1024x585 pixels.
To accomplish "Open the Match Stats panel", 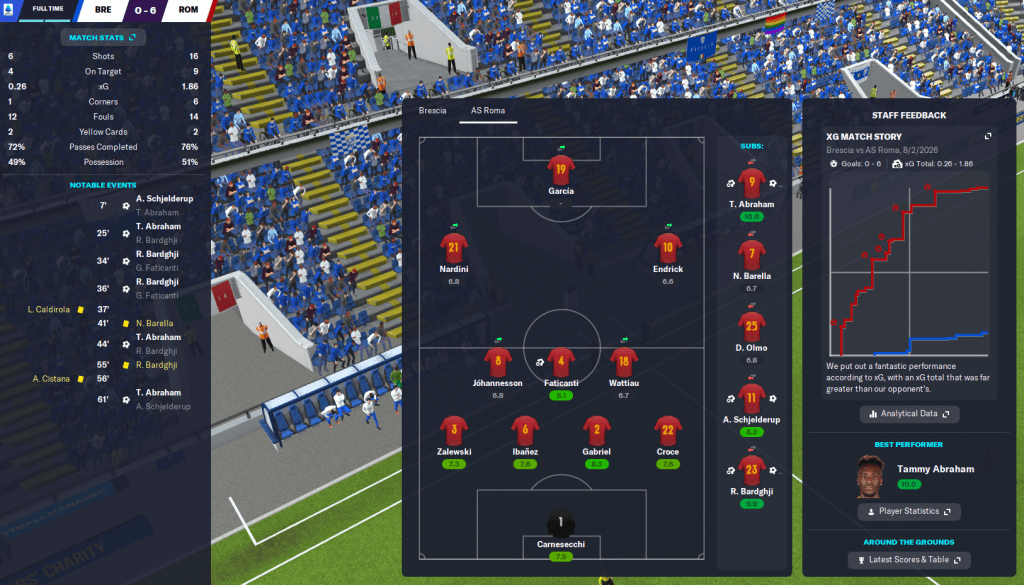I will [x=102, y=37].
